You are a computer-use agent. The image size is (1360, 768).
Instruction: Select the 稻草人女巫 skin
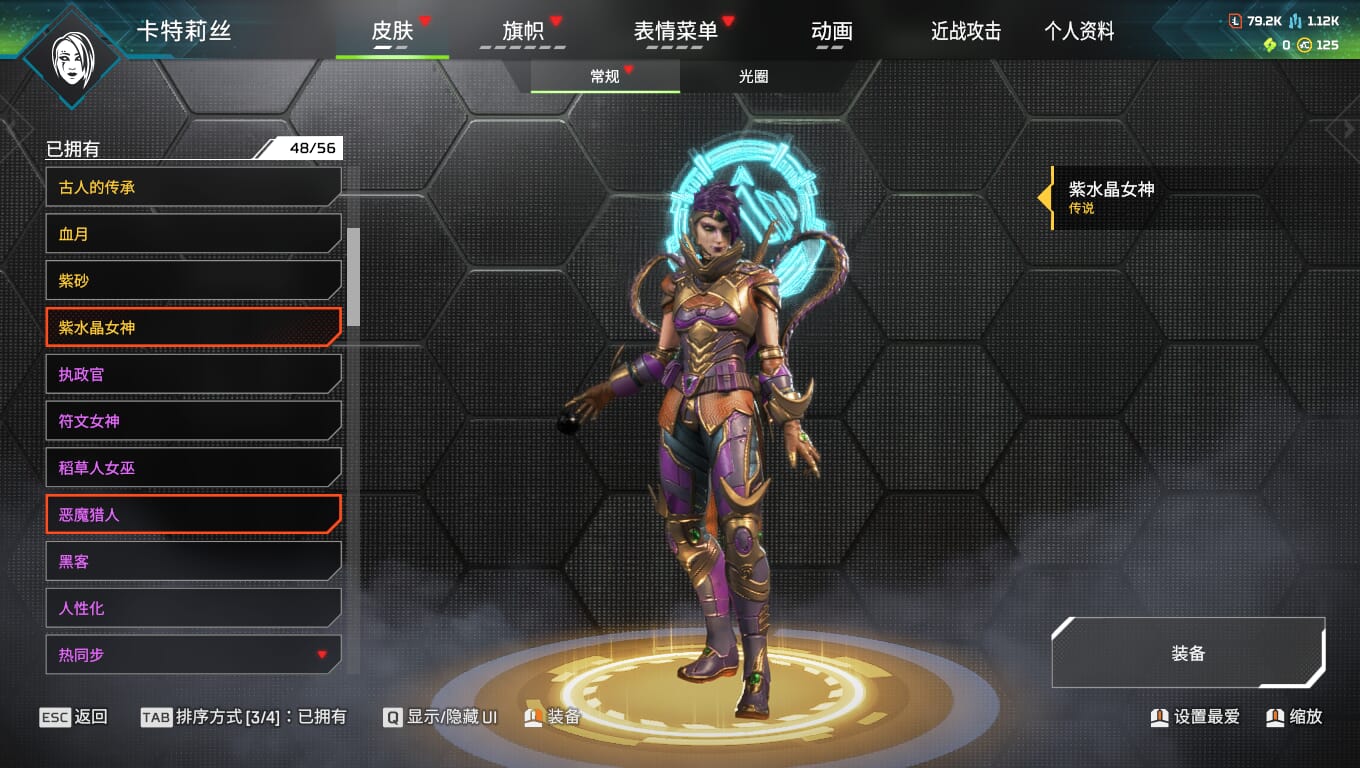[193, 468]
